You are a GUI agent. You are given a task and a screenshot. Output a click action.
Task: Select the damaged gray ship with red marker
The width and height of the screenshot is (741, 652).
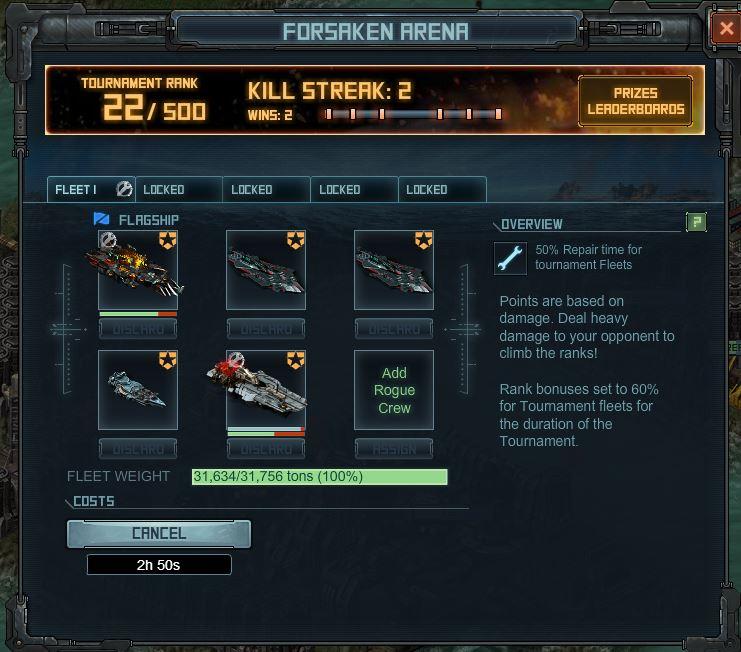coord(266,390)
